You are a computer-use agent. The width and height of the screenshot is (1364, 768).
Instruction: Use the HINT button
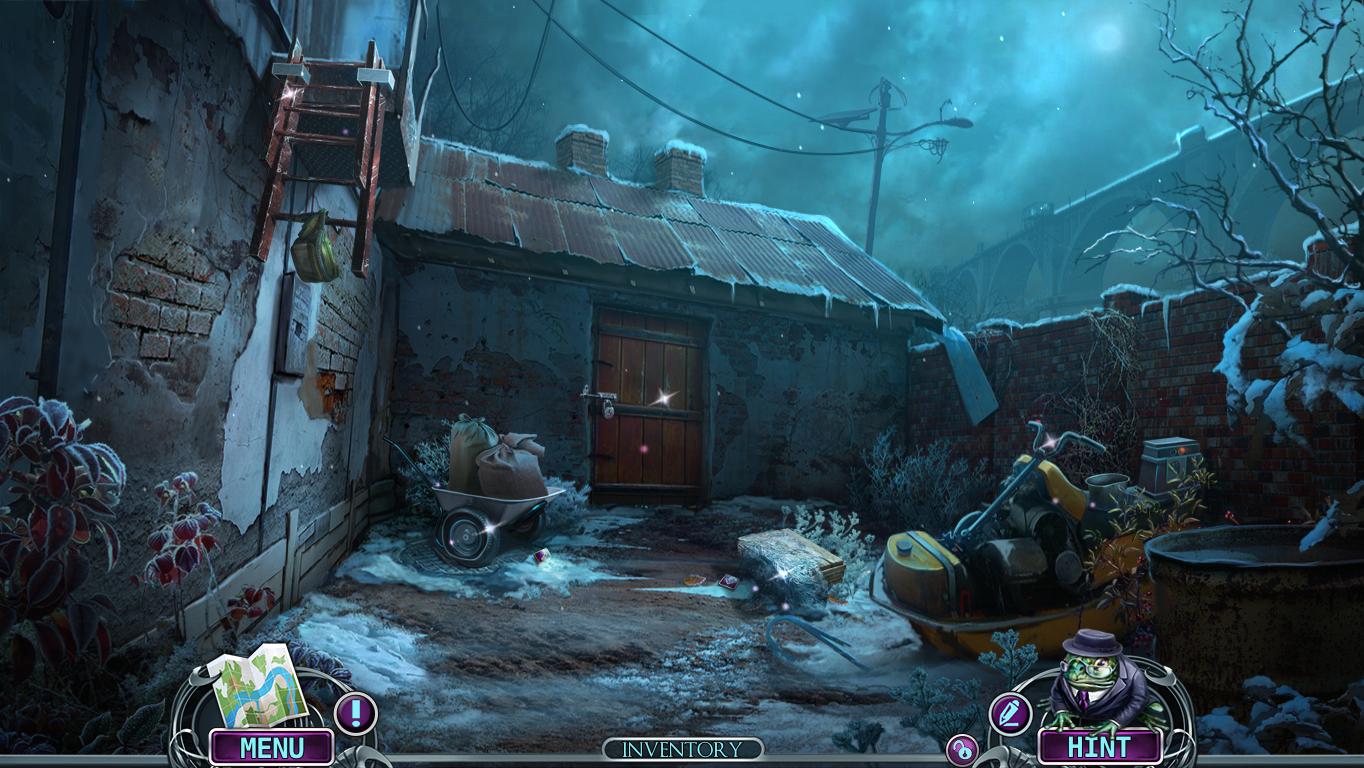1099,747
